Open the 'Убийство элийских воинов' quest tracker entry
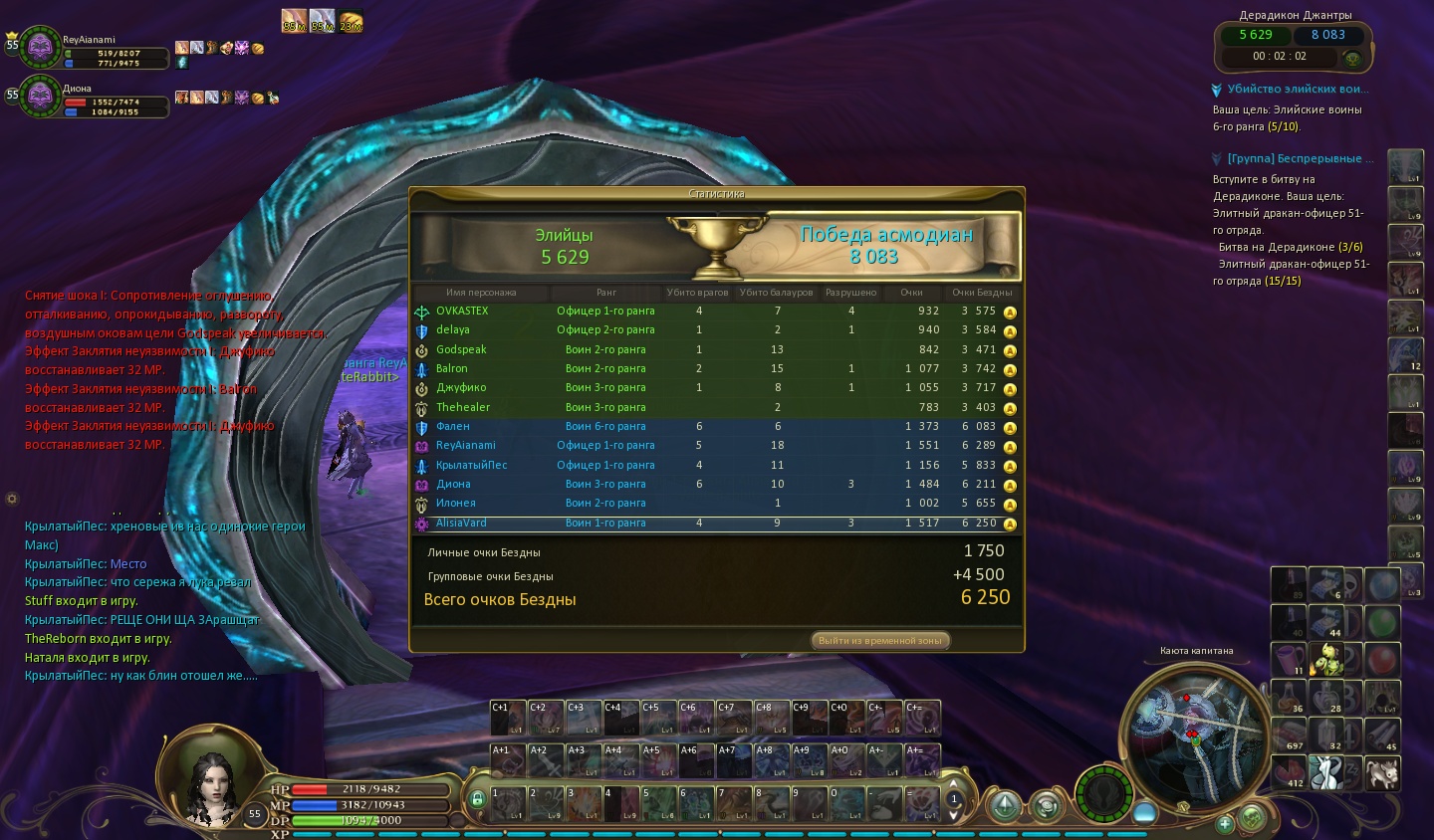This screenshot has width=1434, height=840. click(1295, 90)
